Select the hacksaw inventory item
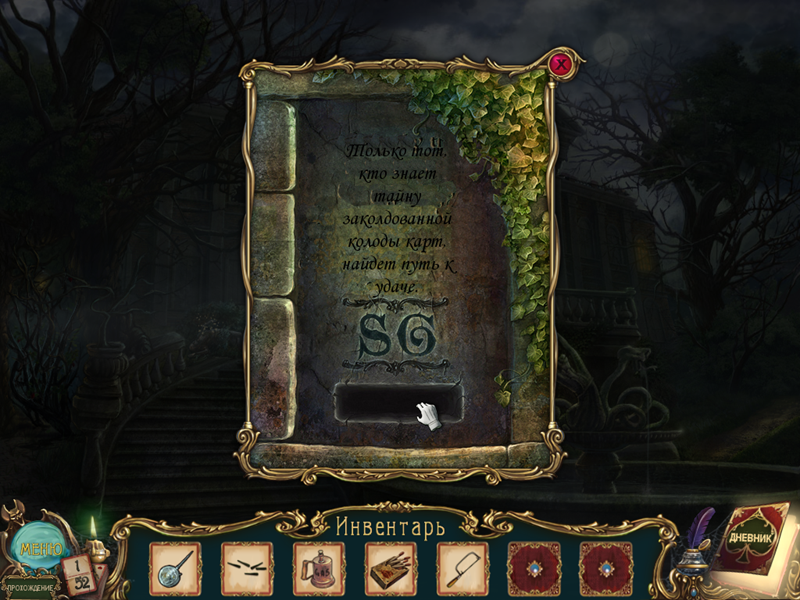This screenshot has height=600, width=800. click(x=462, y=567)
